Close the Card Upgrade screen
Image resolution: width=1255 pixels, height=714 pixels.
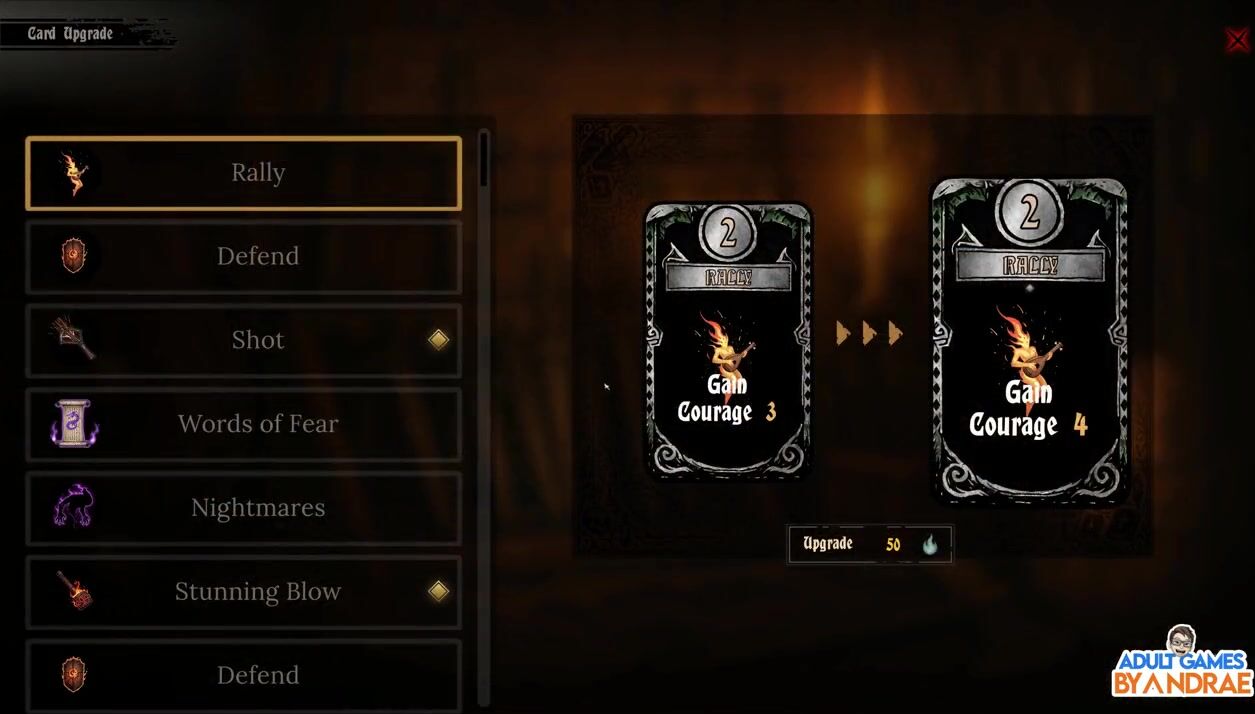point(1236,40)
